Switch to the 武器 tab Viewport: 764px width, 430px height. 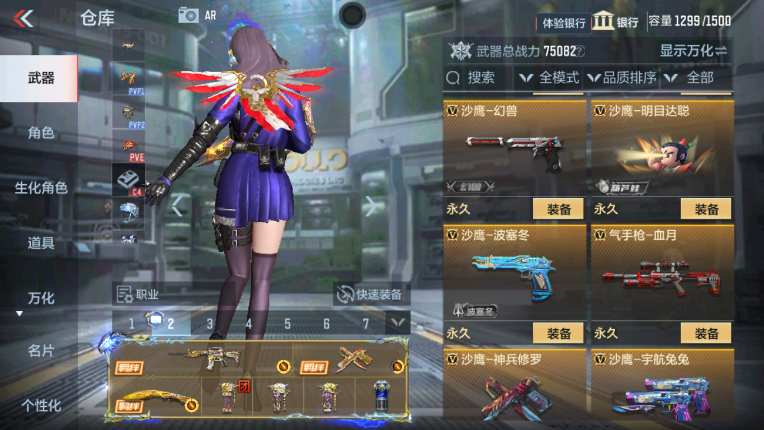(x=40, y=78)
